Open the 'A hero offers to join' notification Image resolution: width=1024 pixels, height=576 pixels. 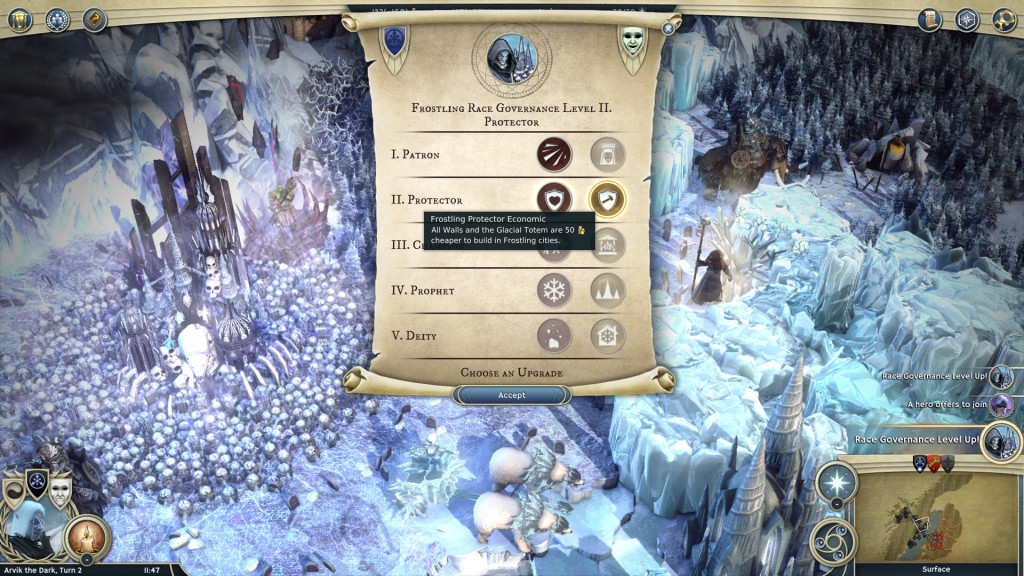pos(999,405)
